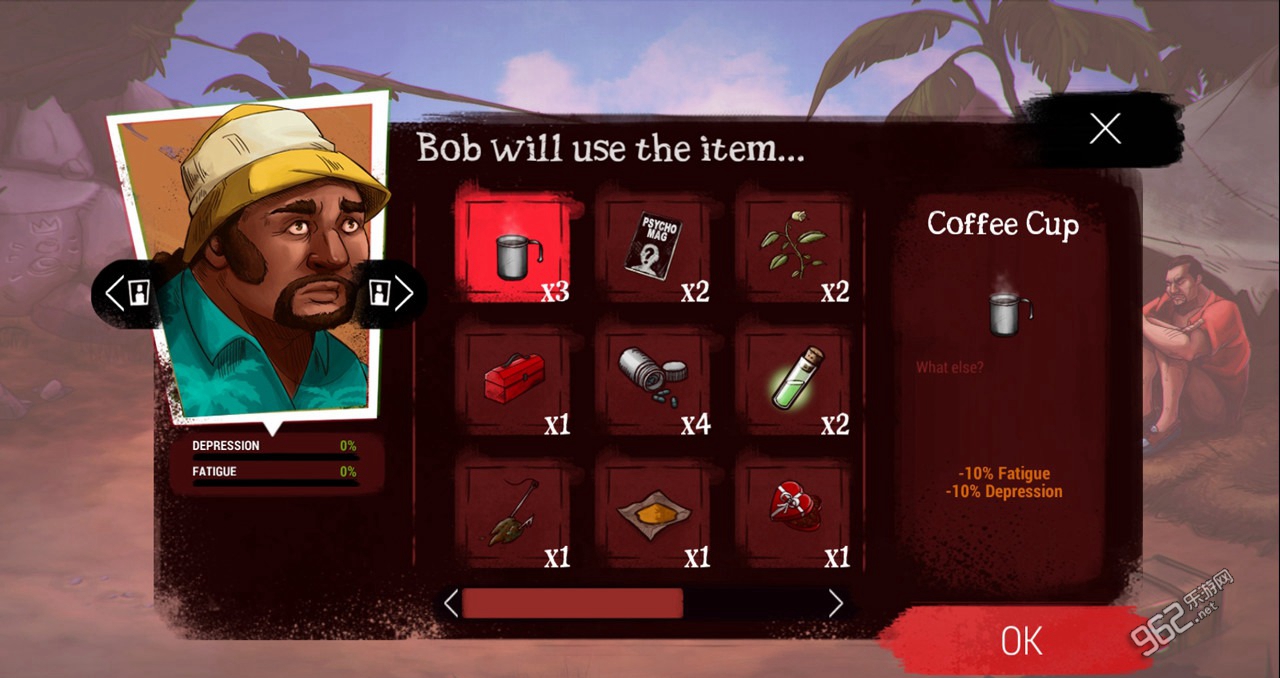Close the item use dialog
Image resolution: width=1280 pixels, height=678 pixels.
click(1104, 128)
